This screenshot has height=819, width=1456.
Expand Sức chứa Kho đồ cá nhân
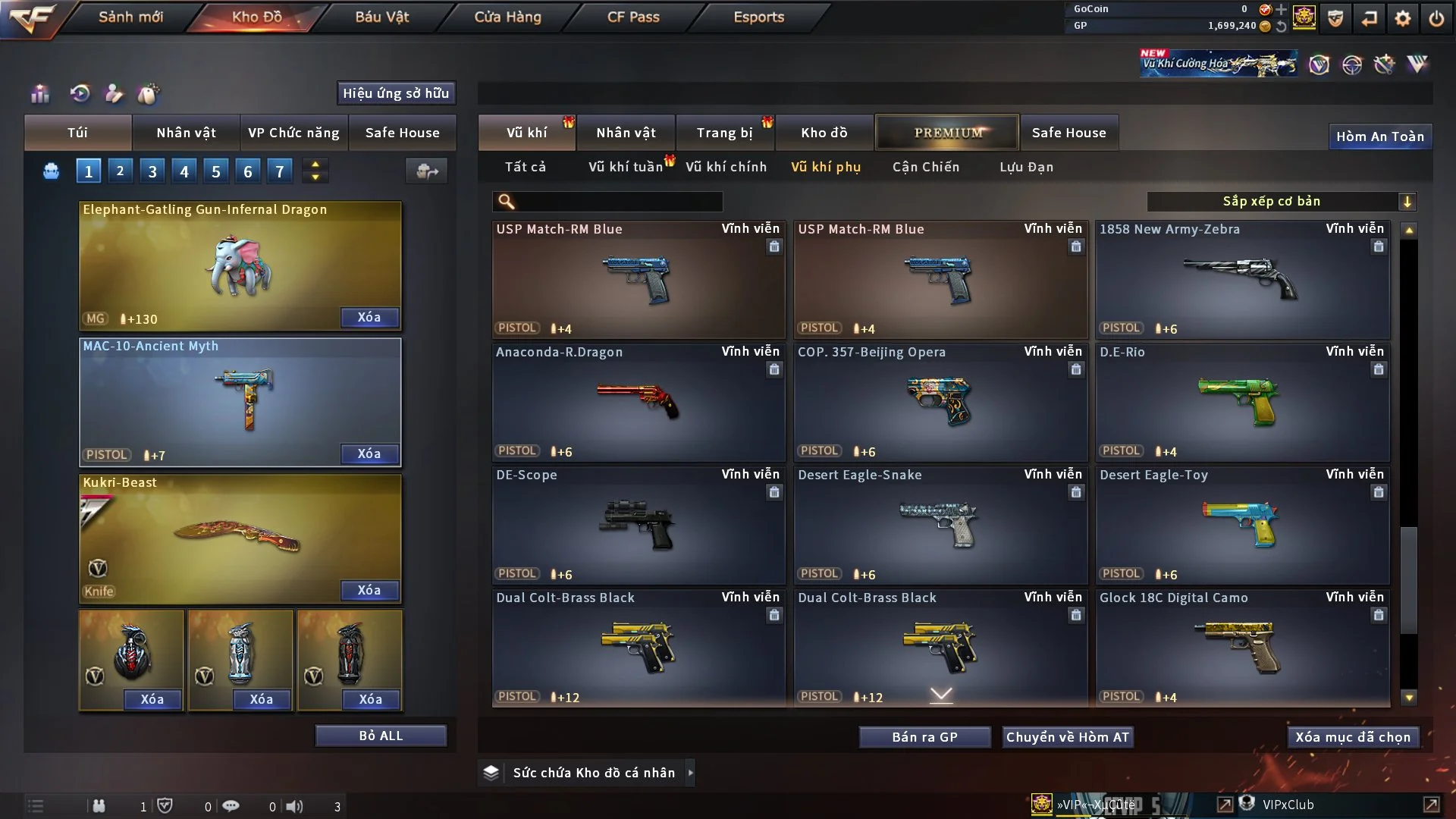(690, 773)
